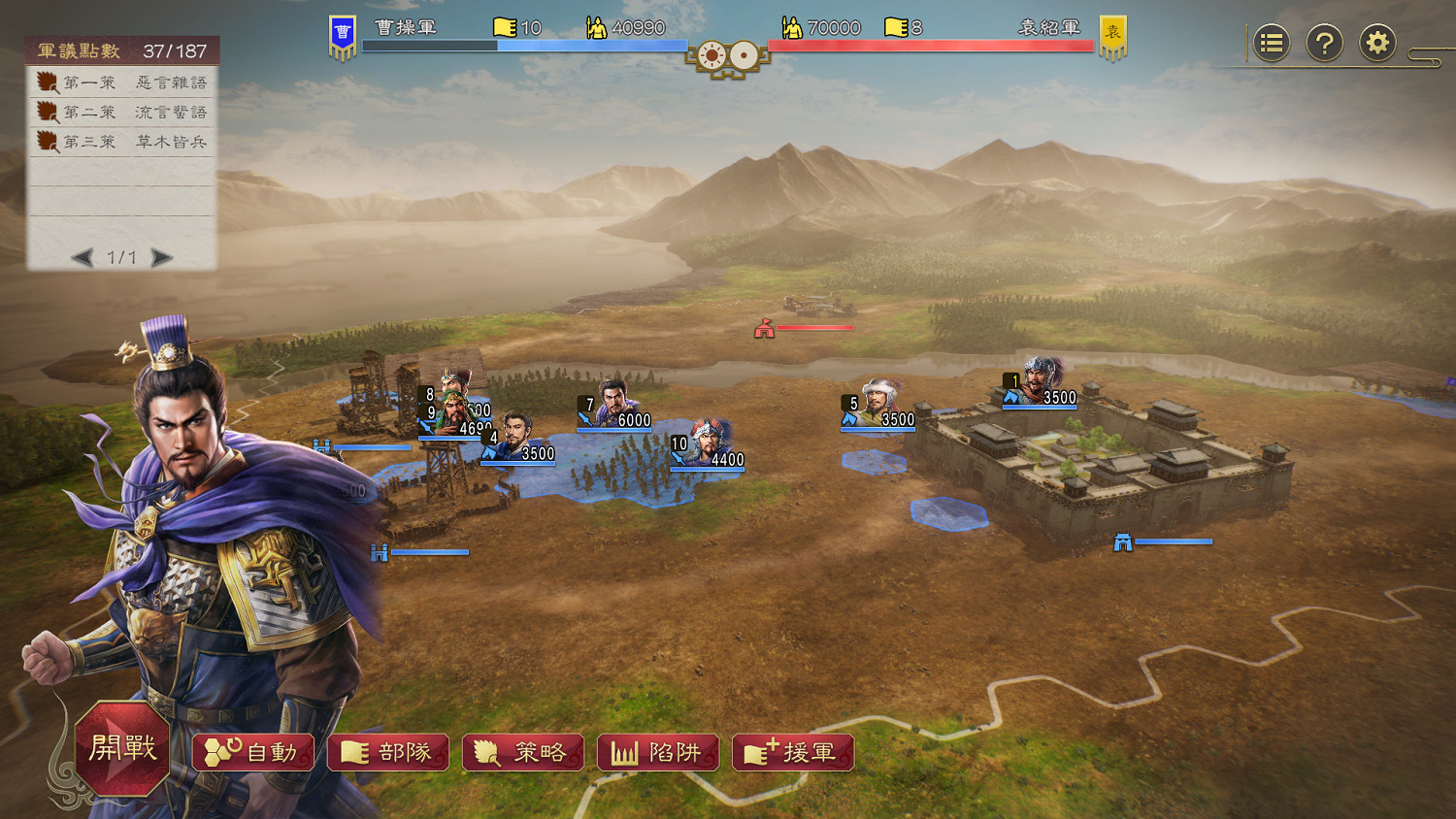Open the list menu icon

pos(1272,44)
